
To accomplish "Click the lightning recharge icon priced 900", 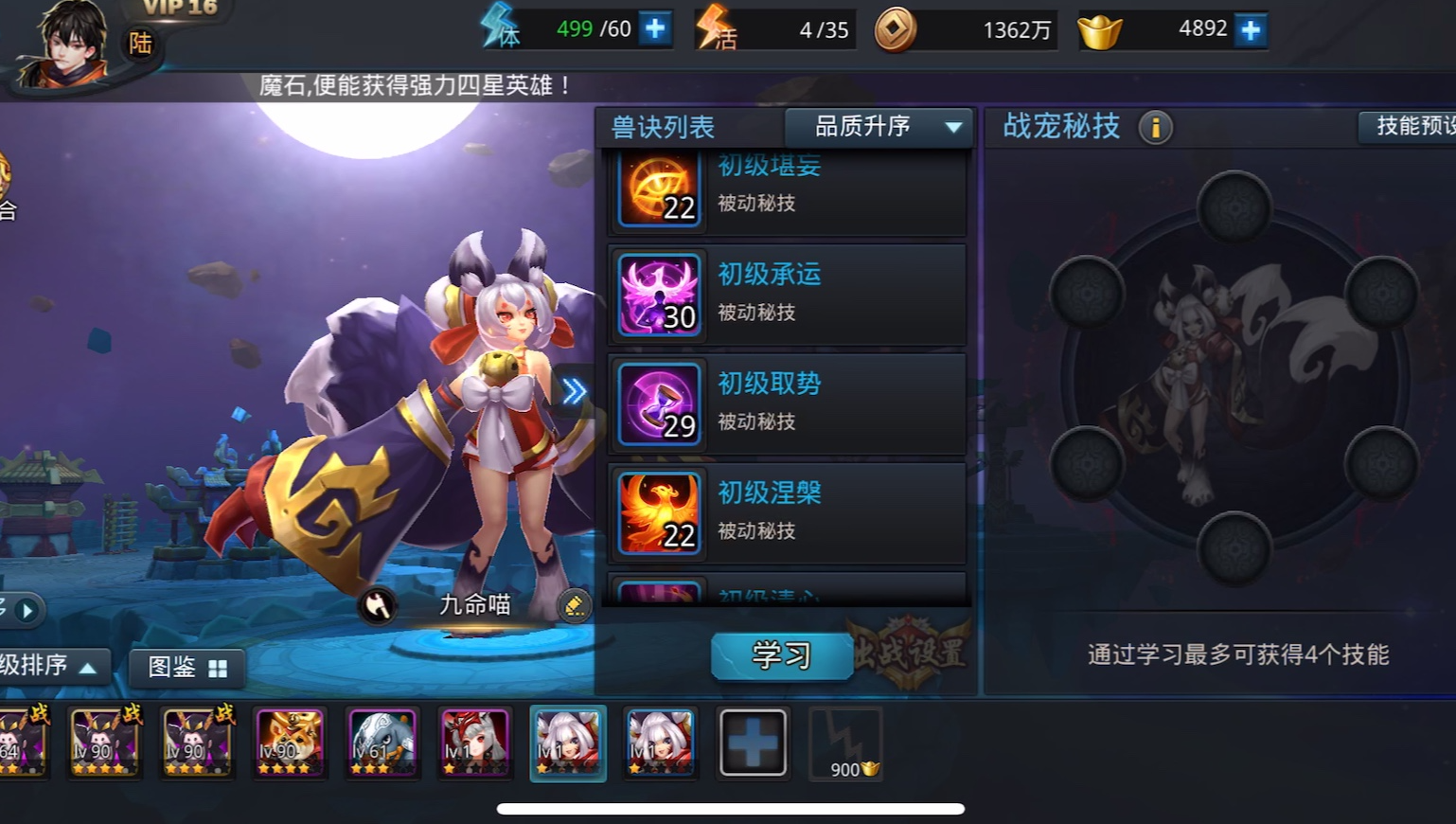I will 845,742.
